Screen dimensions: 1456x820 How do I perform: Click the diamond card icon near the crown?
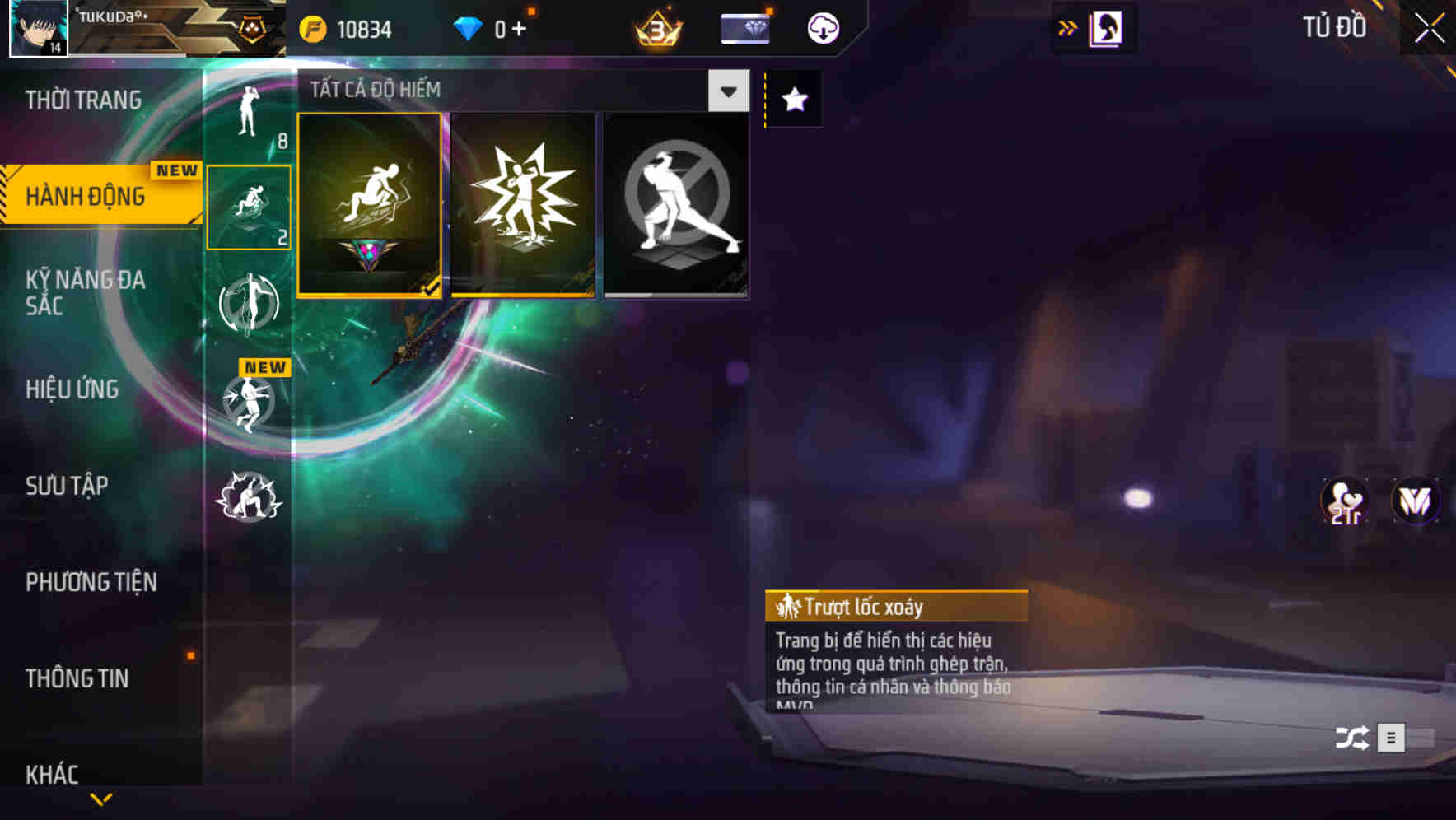pos(744,27)
